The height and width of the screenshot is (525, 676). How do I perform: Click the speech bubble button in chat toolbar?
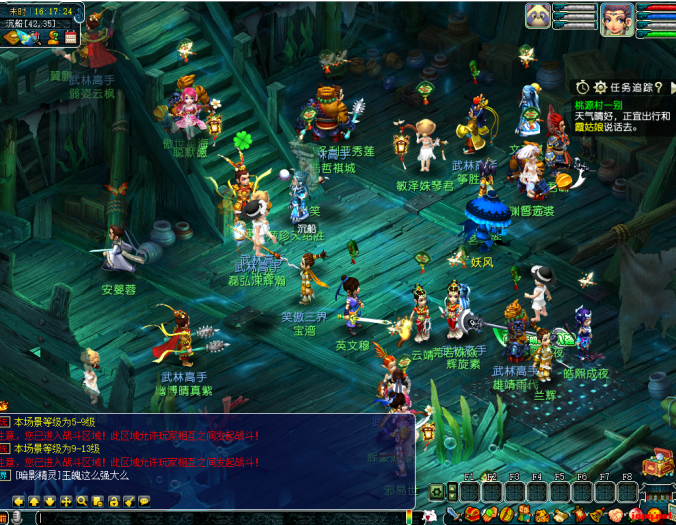(x=145, y=500)
